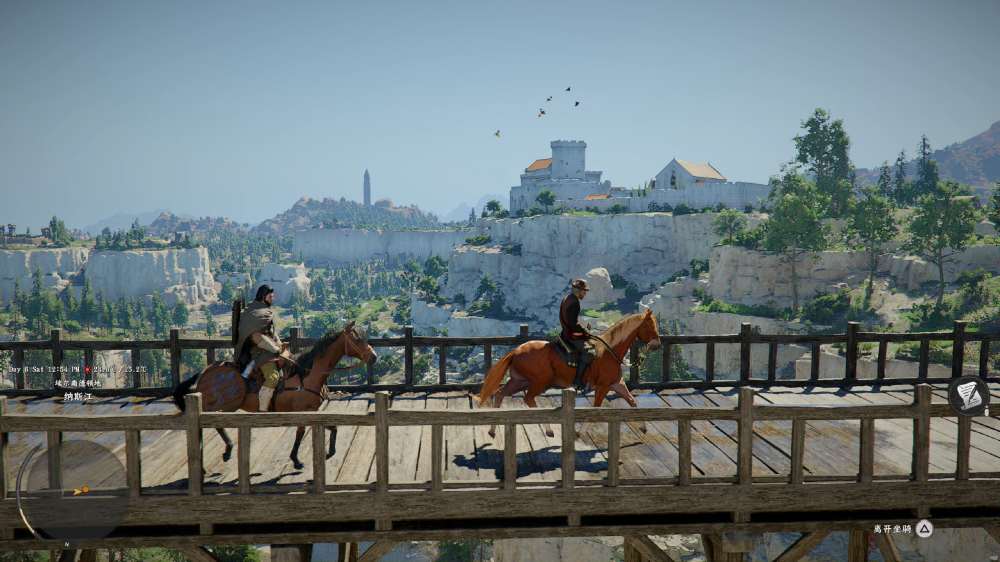The height and width of the screenshot is (562, 1000).
Task: Open the scroll and quill journal icon
Action: (968, 395)
